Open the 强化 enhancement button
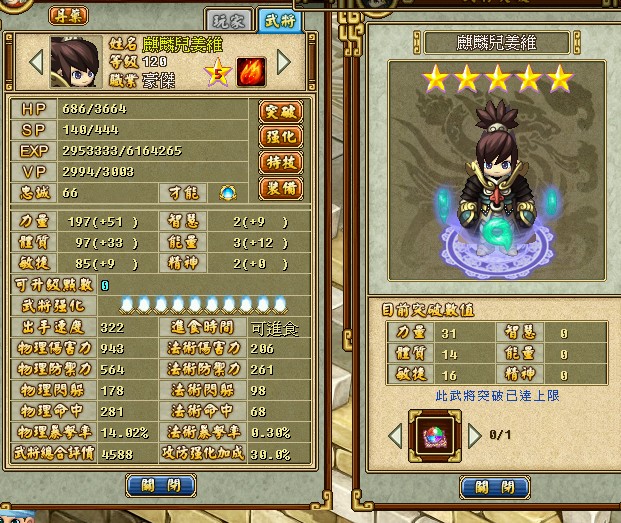The height and width of the screenshot is (523, 621). 281,137
